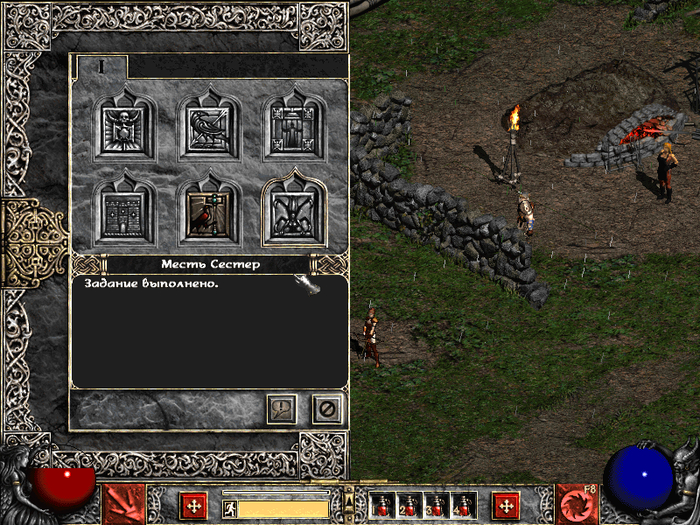
Task: Toggle the run/walk button
Action: click(229, 508)
